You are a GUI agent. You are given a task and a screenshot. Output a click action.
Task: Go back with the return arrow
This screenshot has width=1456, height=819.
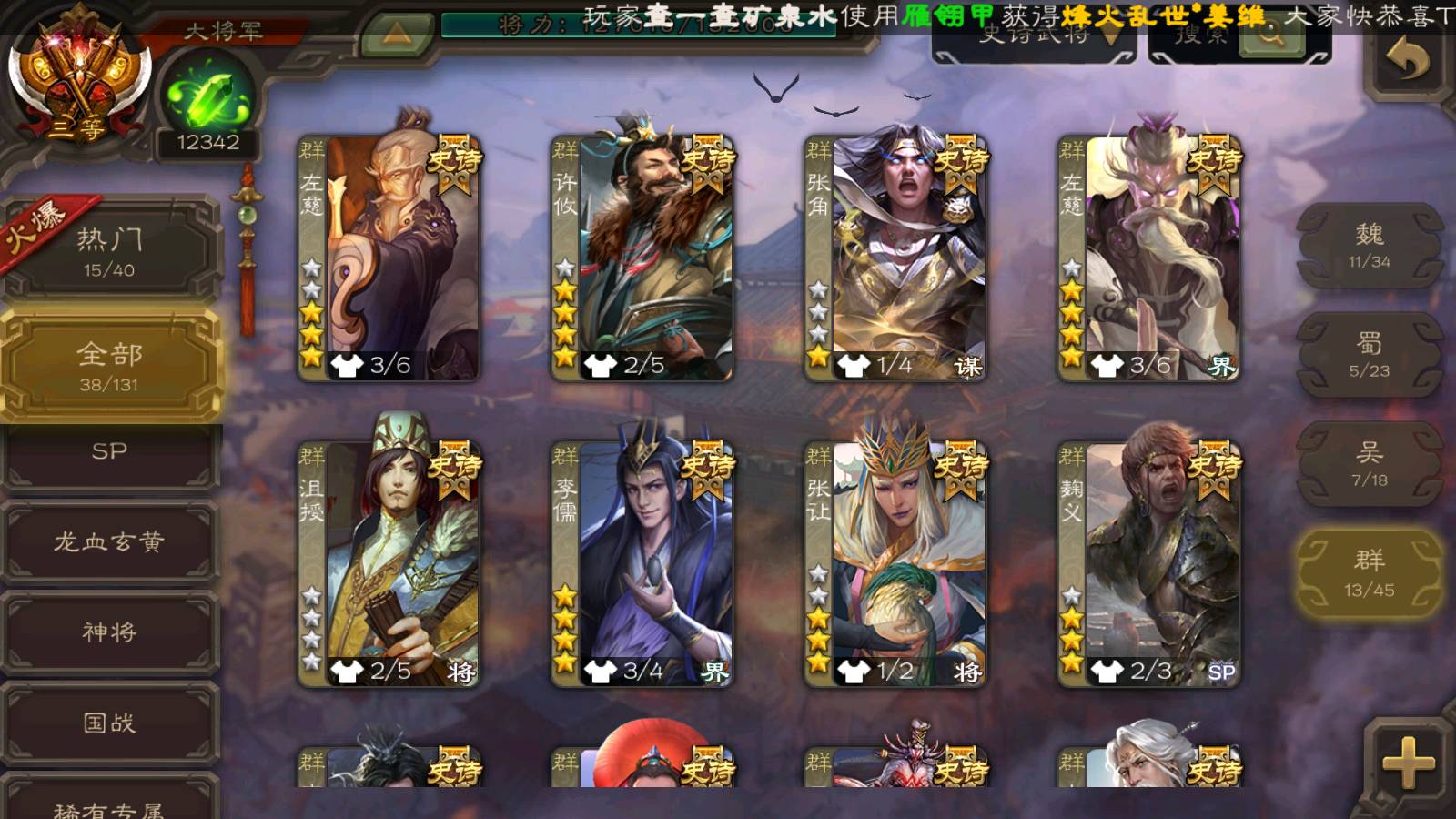[1407, 60]
